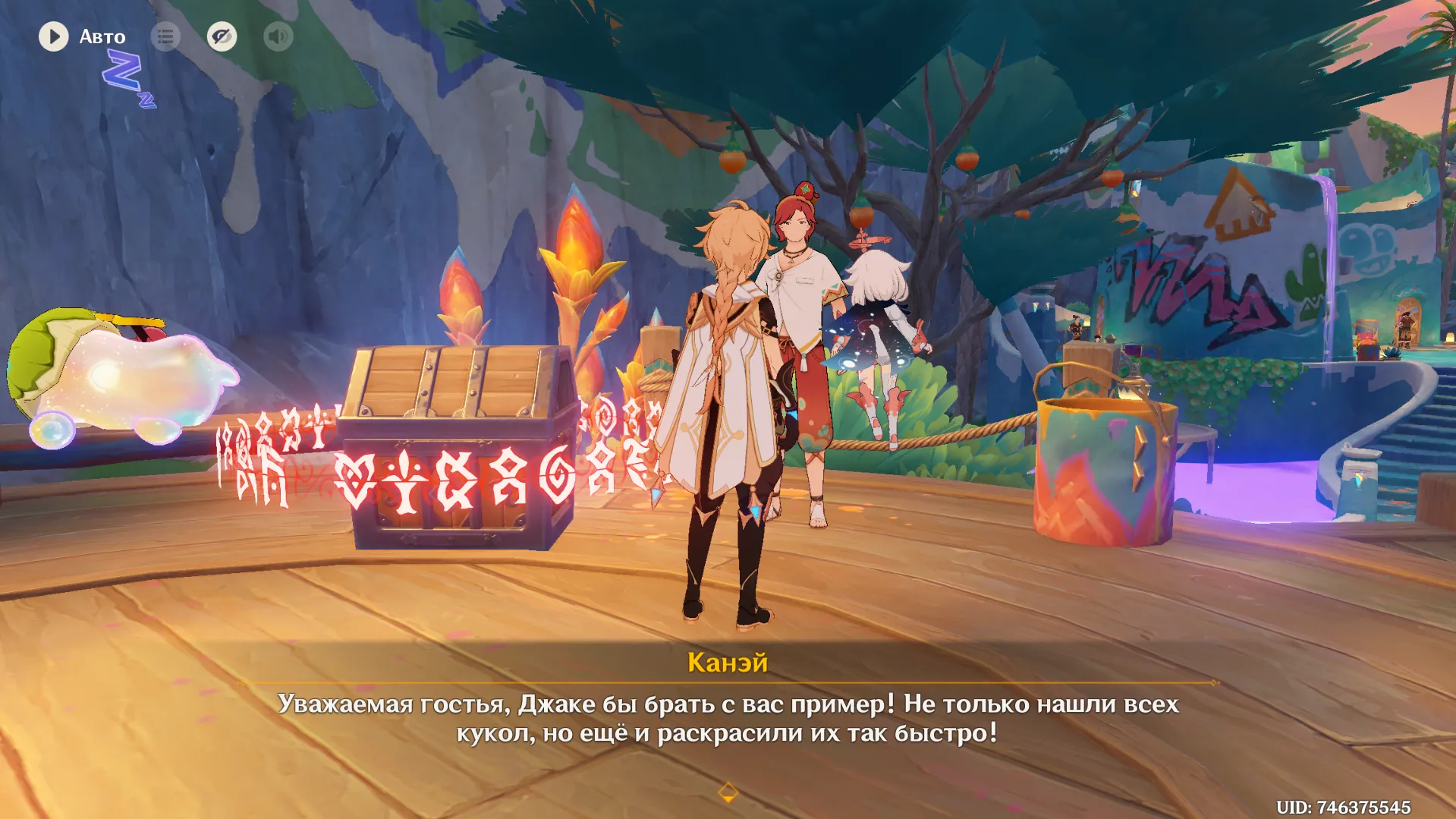The height and width of the screenshot is (819, 1456).
Task: Toggle dialogue voice-over sound
Action: [278, 36]
